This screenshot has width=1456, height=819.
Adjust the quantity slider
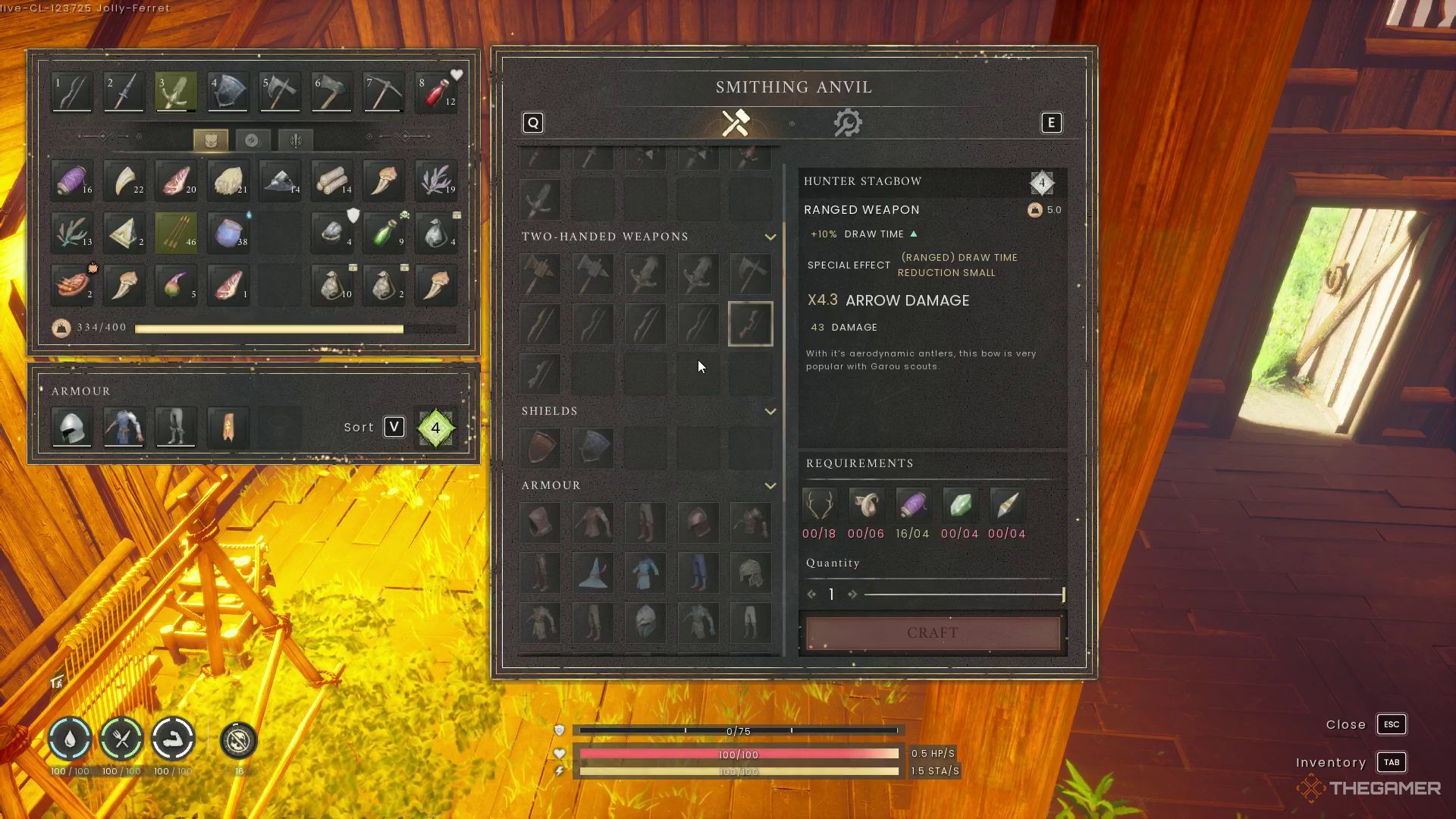point(963,595)
